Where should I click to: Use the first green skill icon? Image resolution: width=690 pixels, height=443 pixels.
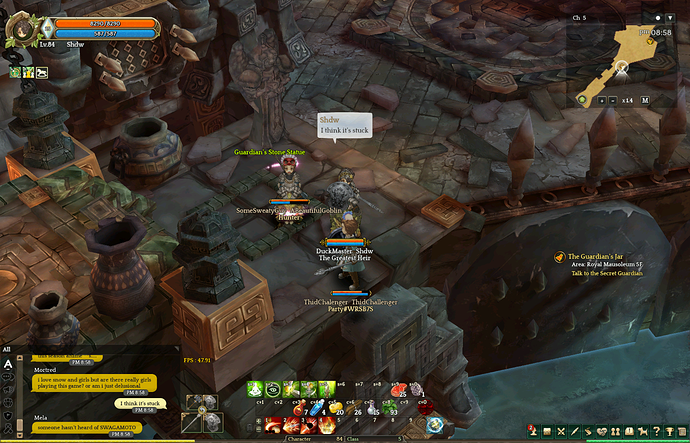pos(257,390)
